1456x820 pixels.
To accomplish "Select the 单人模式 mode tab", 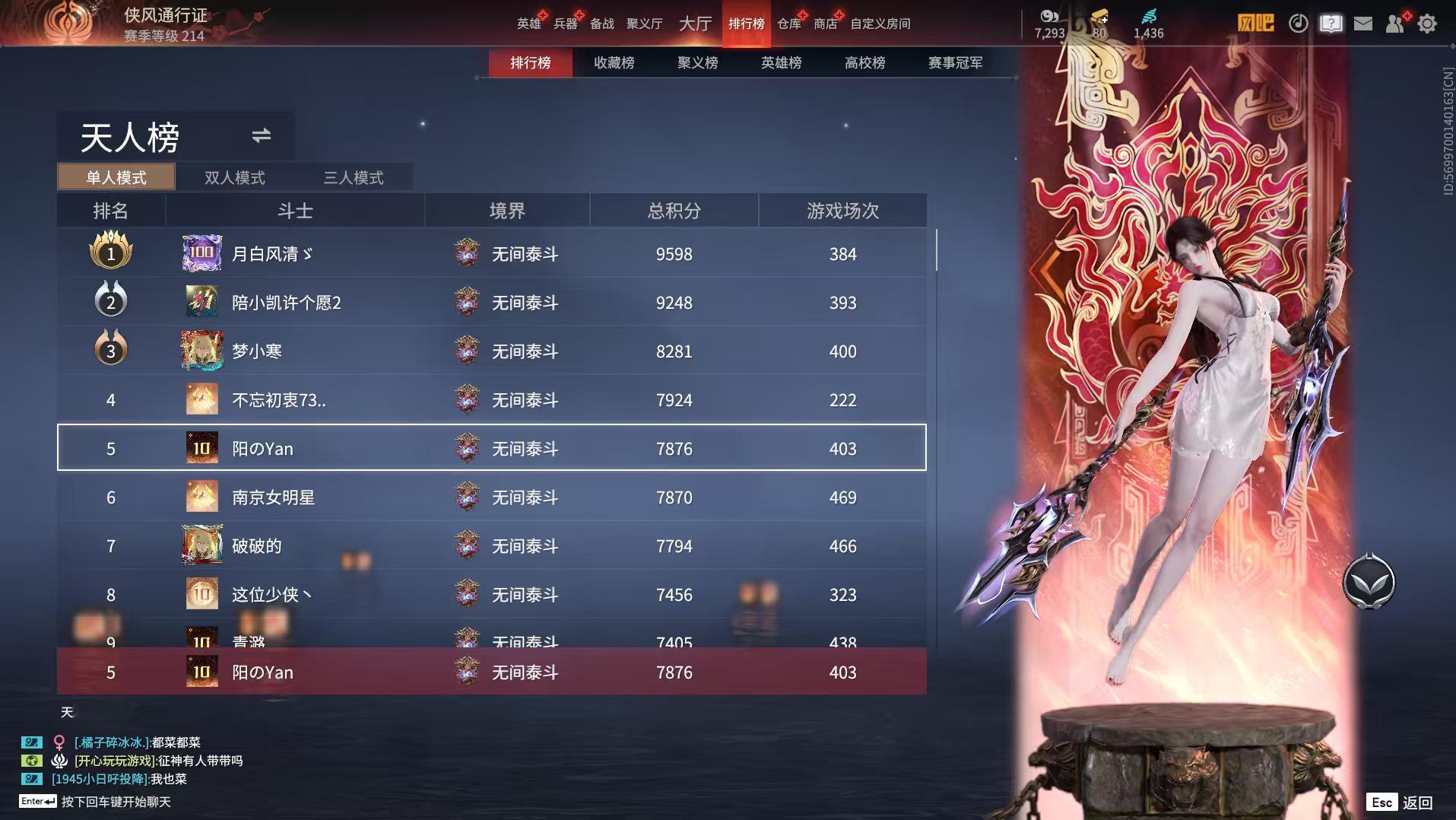I will pyautogui.click(x=115, y=176).
